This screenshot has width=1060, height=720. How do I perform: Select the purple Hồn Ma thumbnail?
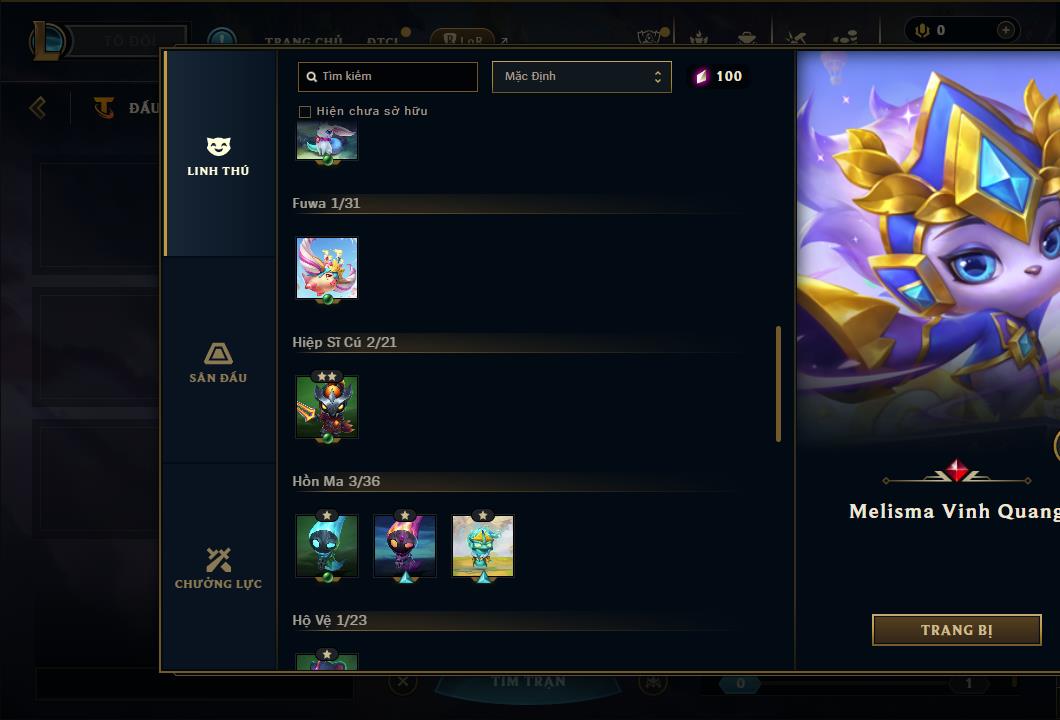[x=405, y=546]
